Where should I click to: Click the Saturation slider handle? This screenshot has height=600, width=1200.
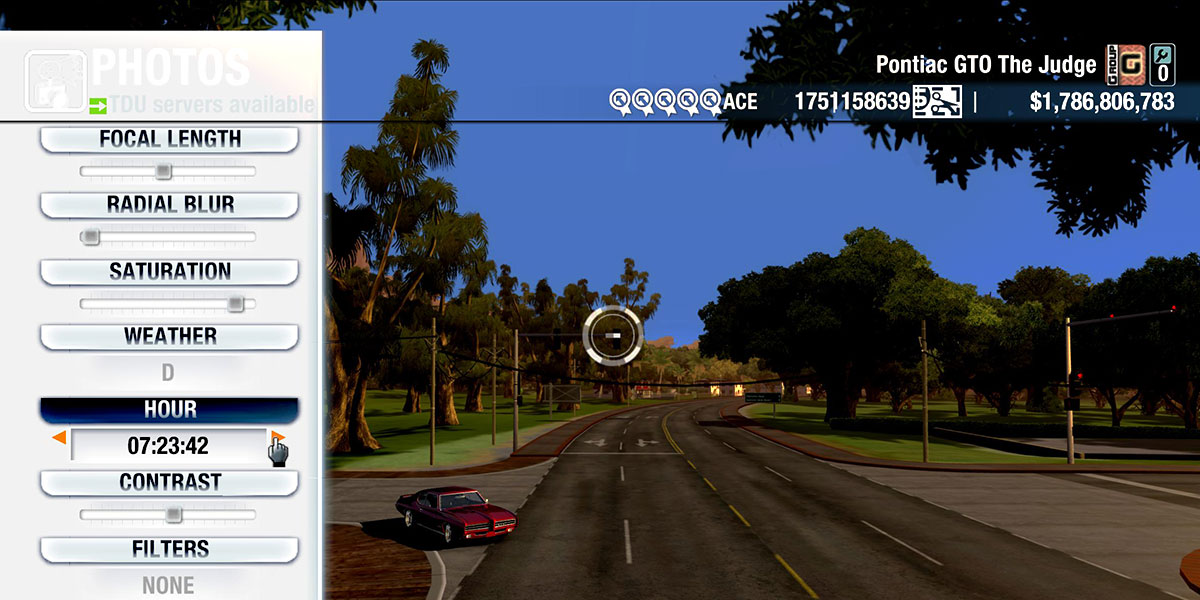(x=235, y=303)
